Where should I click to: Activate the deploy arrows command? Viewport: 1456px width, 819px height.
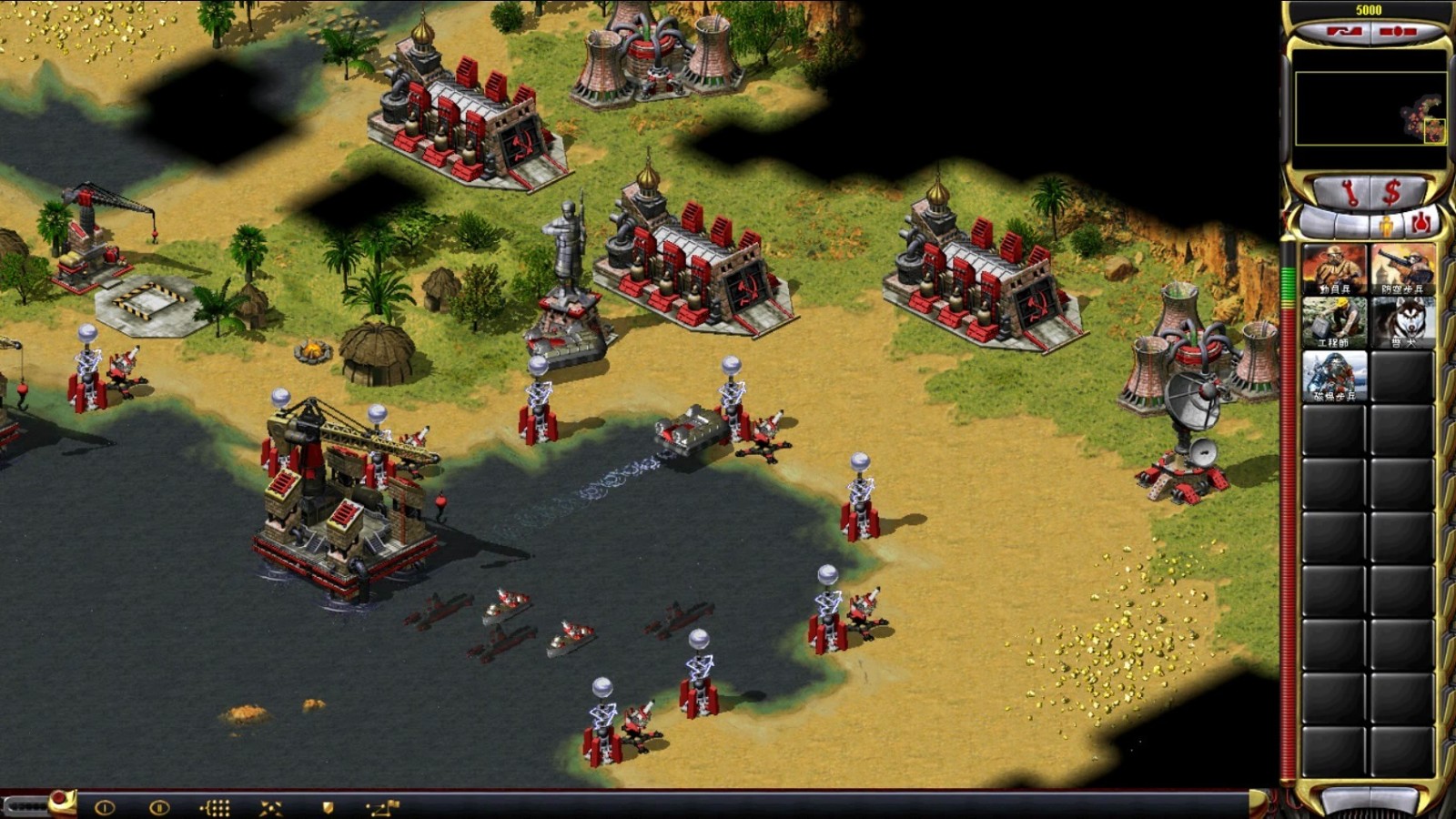pyautogui.click(x=270, y=807)
